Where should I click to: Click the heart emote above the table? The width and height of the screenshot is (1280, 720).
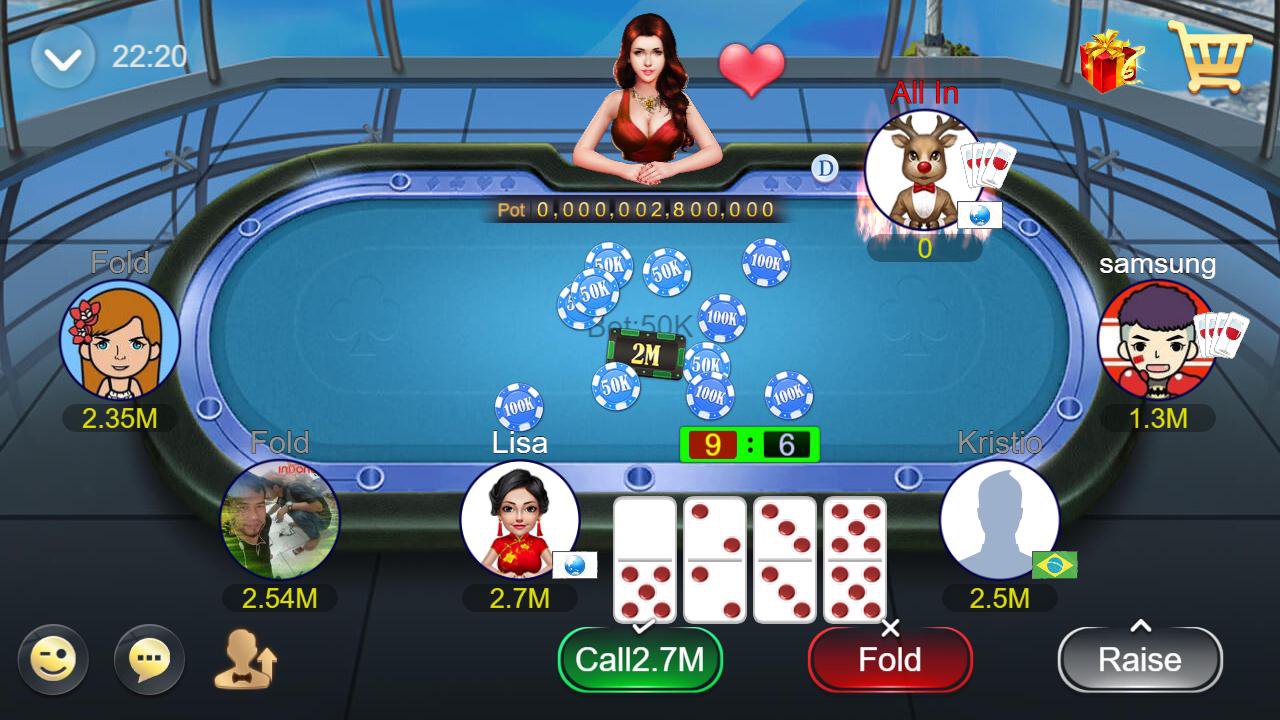[x=753, y=70]
